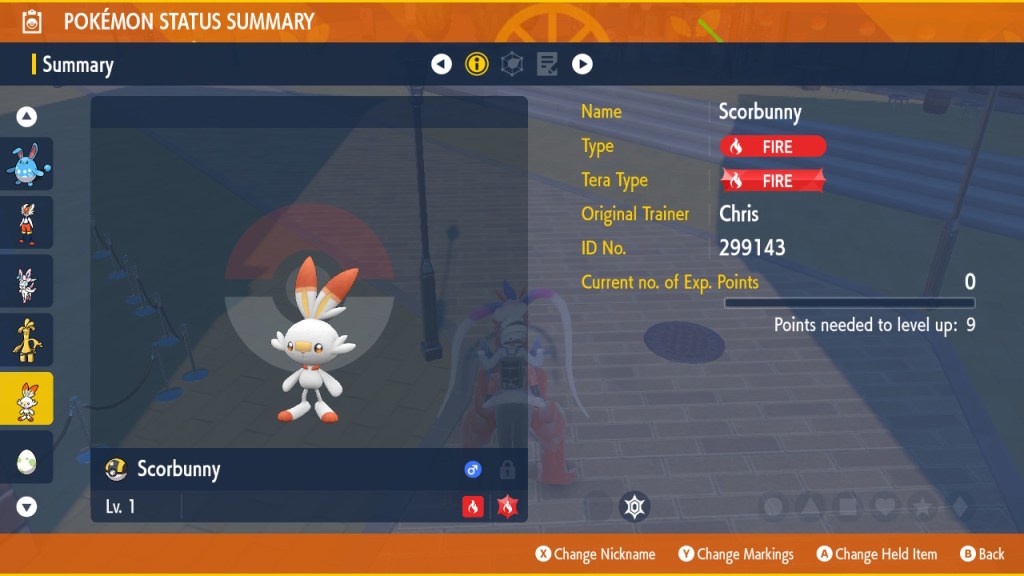Select Sylveon in the party list

pyautogui.click(x=27, y=281)
